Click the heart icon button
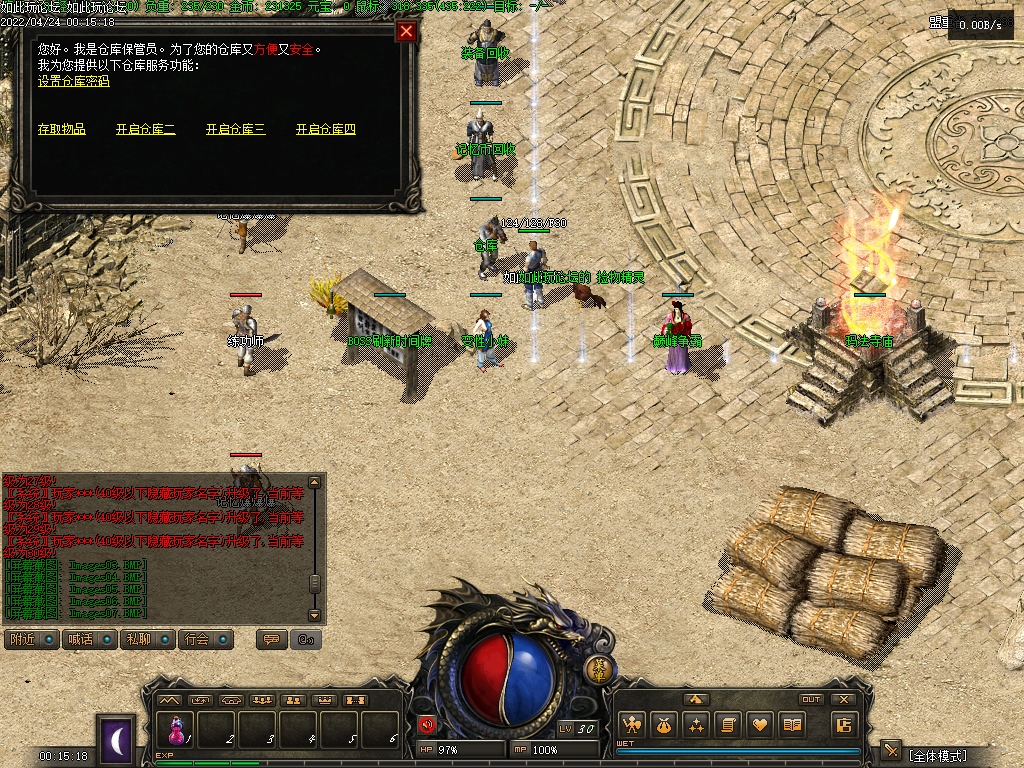 [x=760, y=725]
